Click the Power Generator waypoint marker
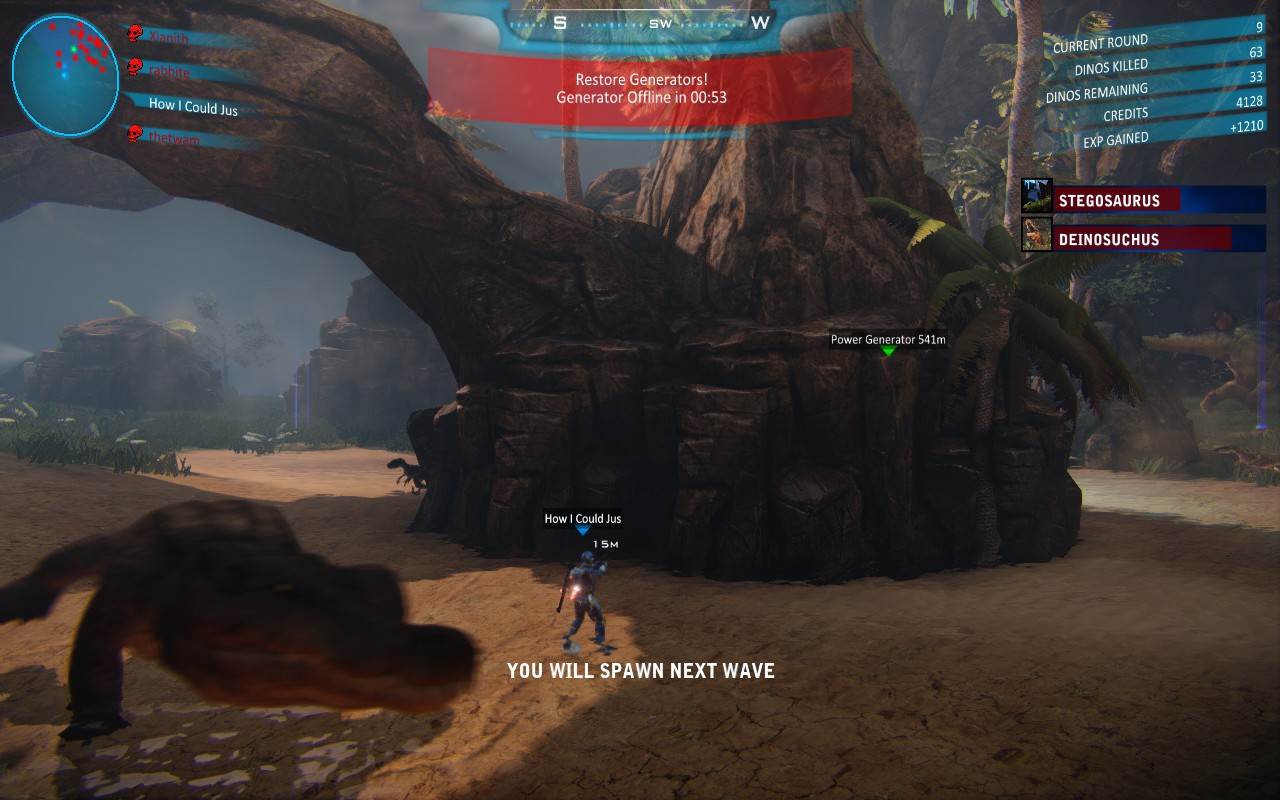 888,351
